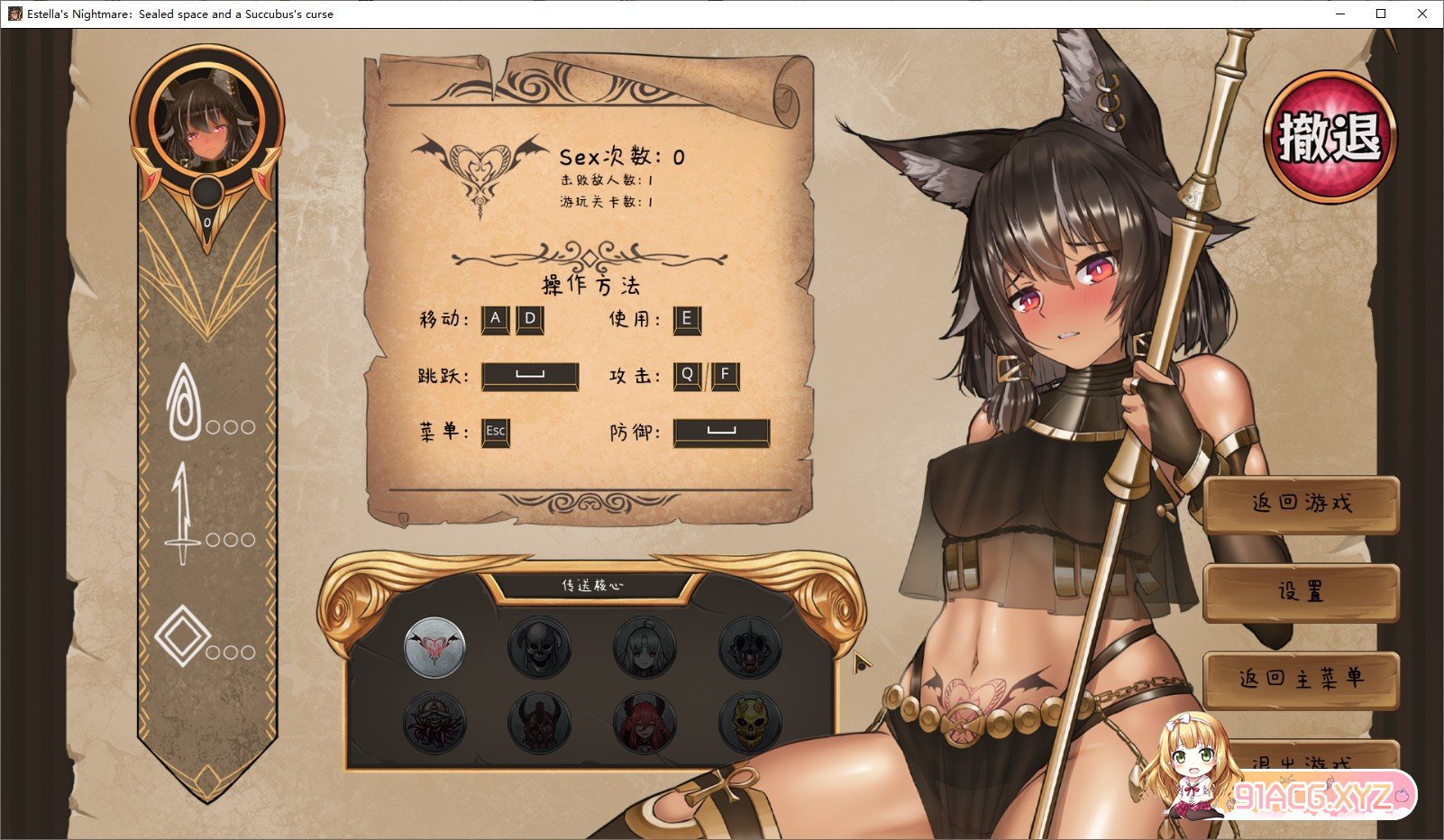Close the game window

[x=1422, y=14]
